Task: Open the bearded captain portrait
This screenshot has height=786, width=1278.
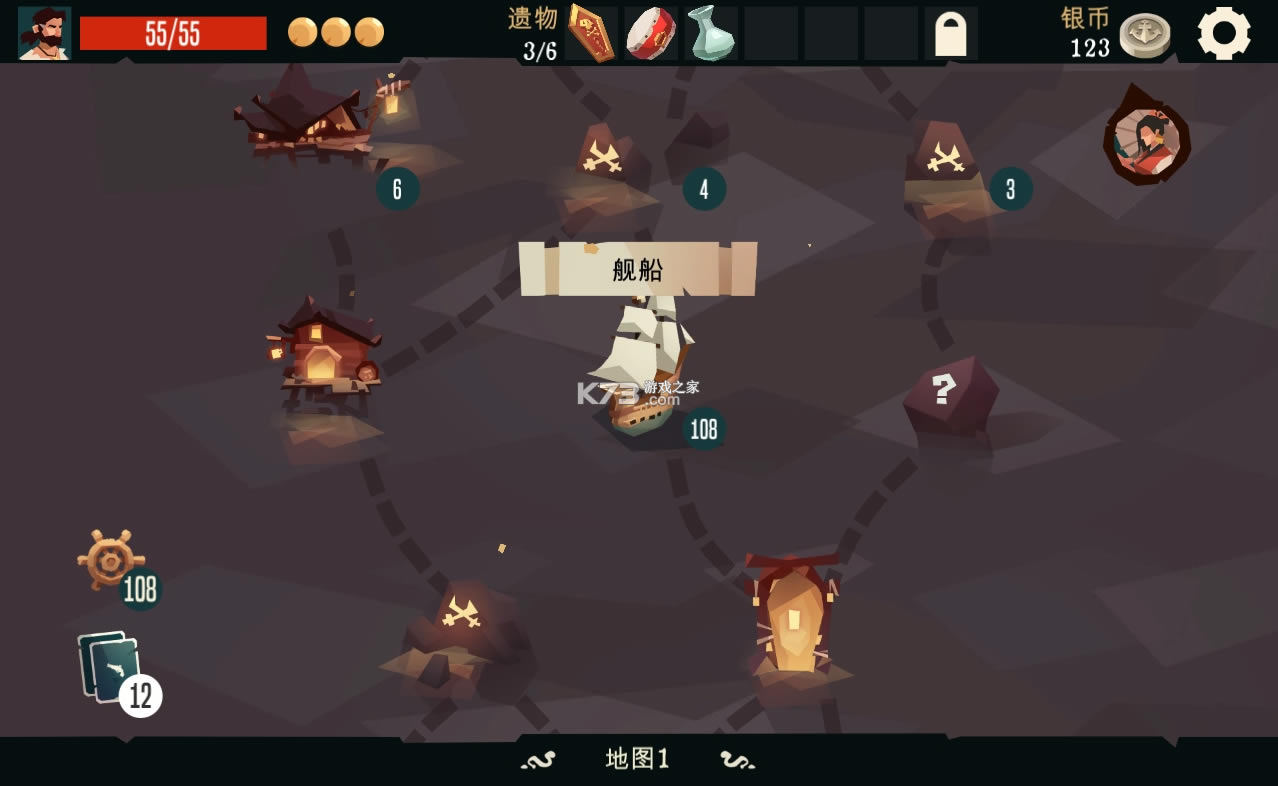Action: point(44,33)
